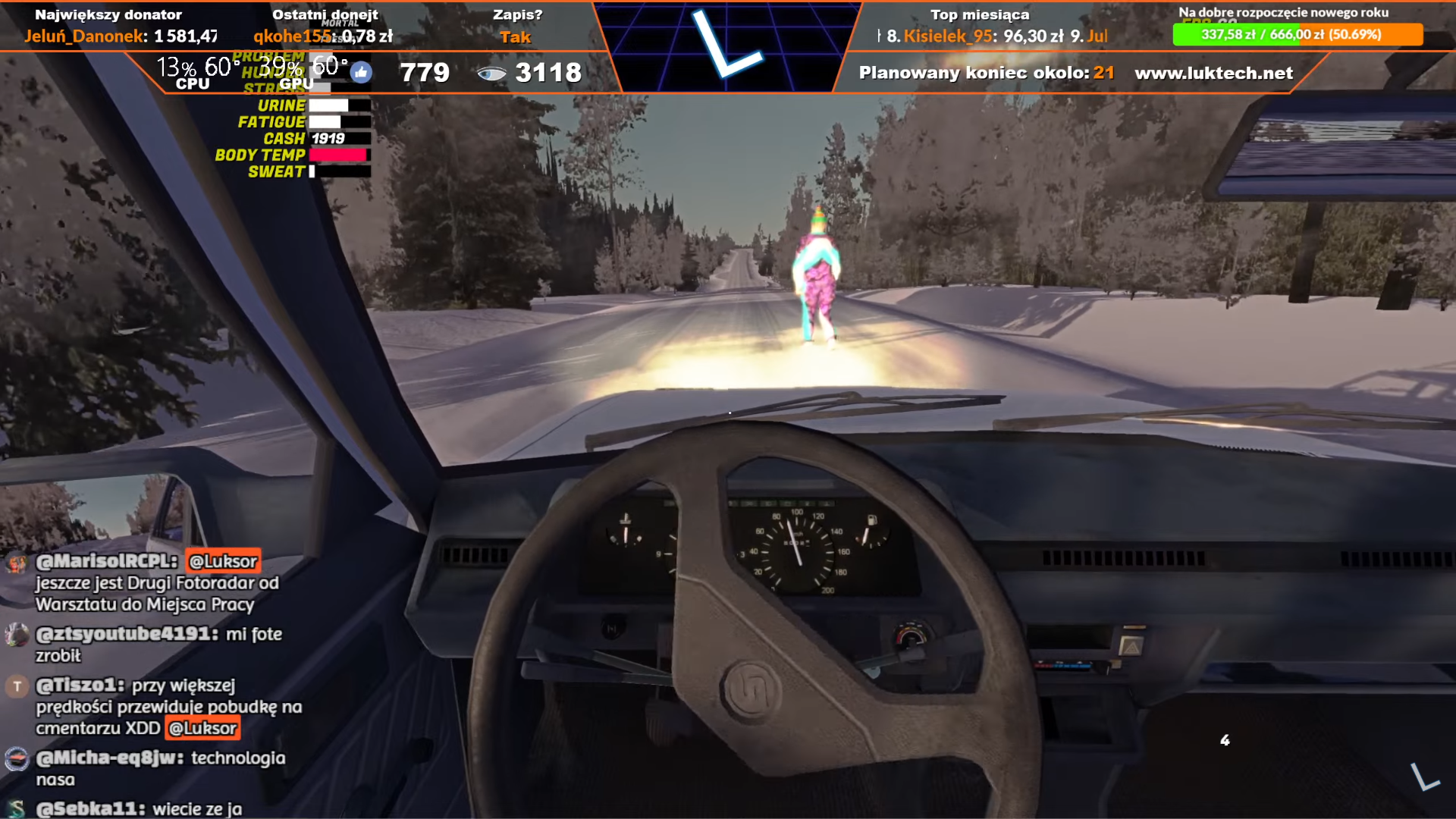The height and width of the screenshot is (819, 1456).
Task: Click the blue thumbs-up like icon
Action: tap(361, 73)
